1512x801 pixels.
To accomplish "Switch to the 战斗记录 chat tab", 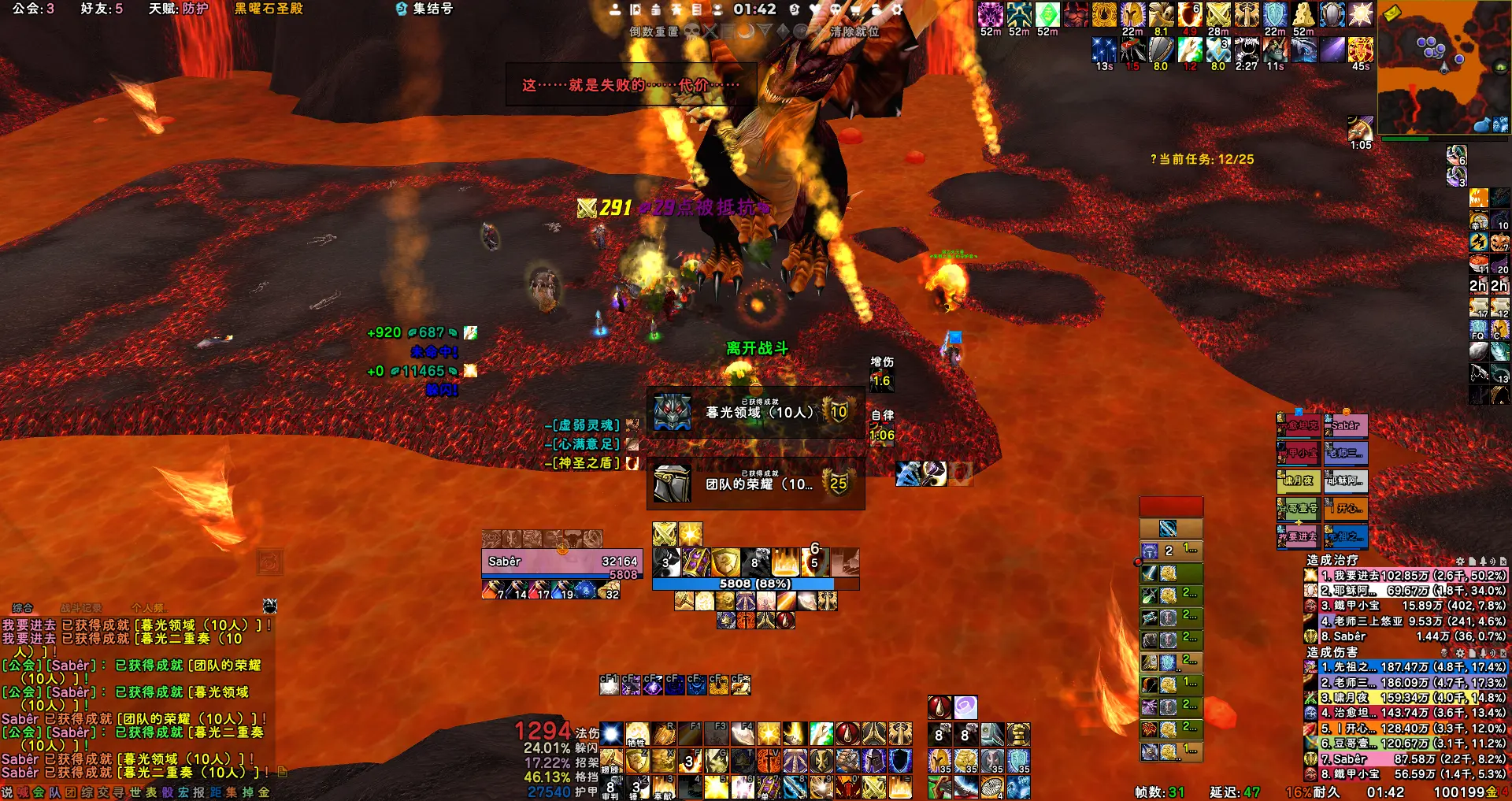I will [81, 608].
